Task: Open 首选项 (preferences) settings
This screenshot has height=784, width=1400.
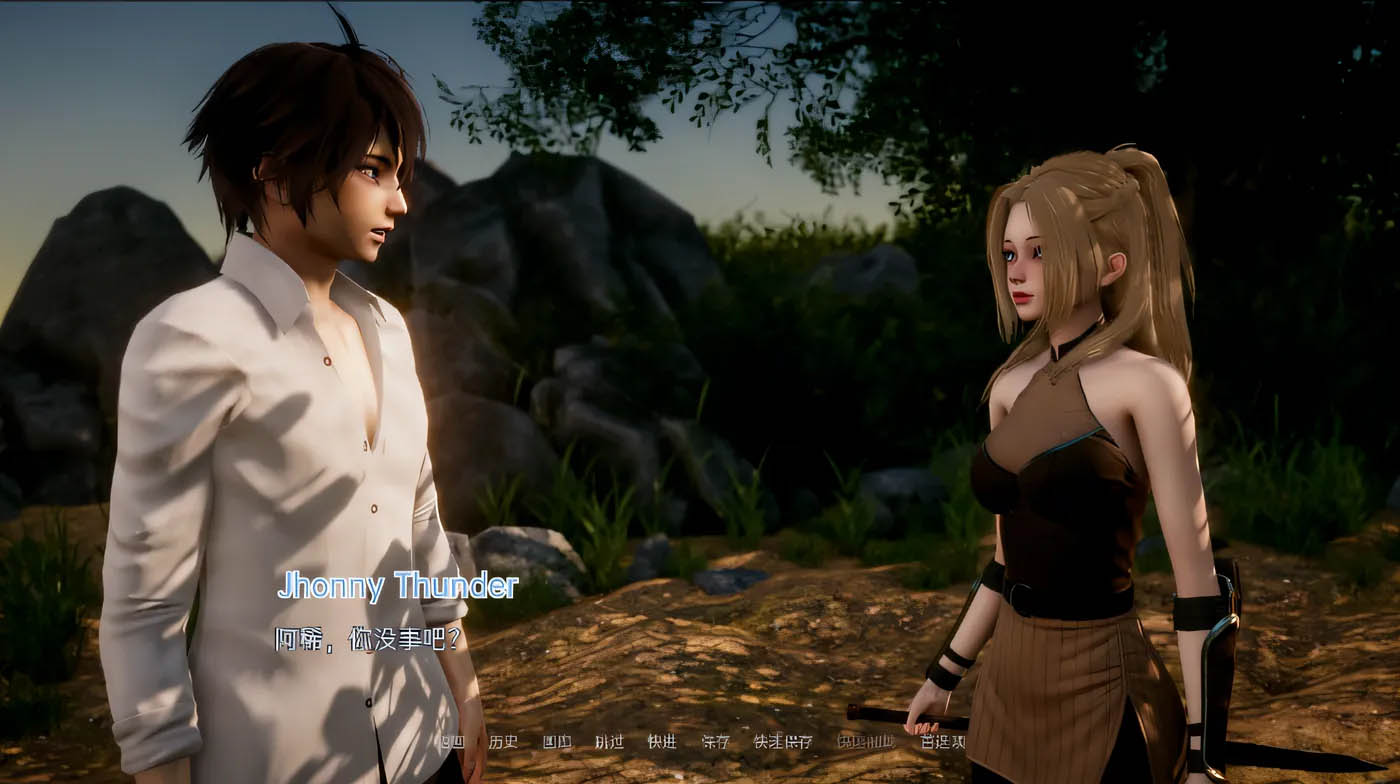Action: (x=943, y=742)
